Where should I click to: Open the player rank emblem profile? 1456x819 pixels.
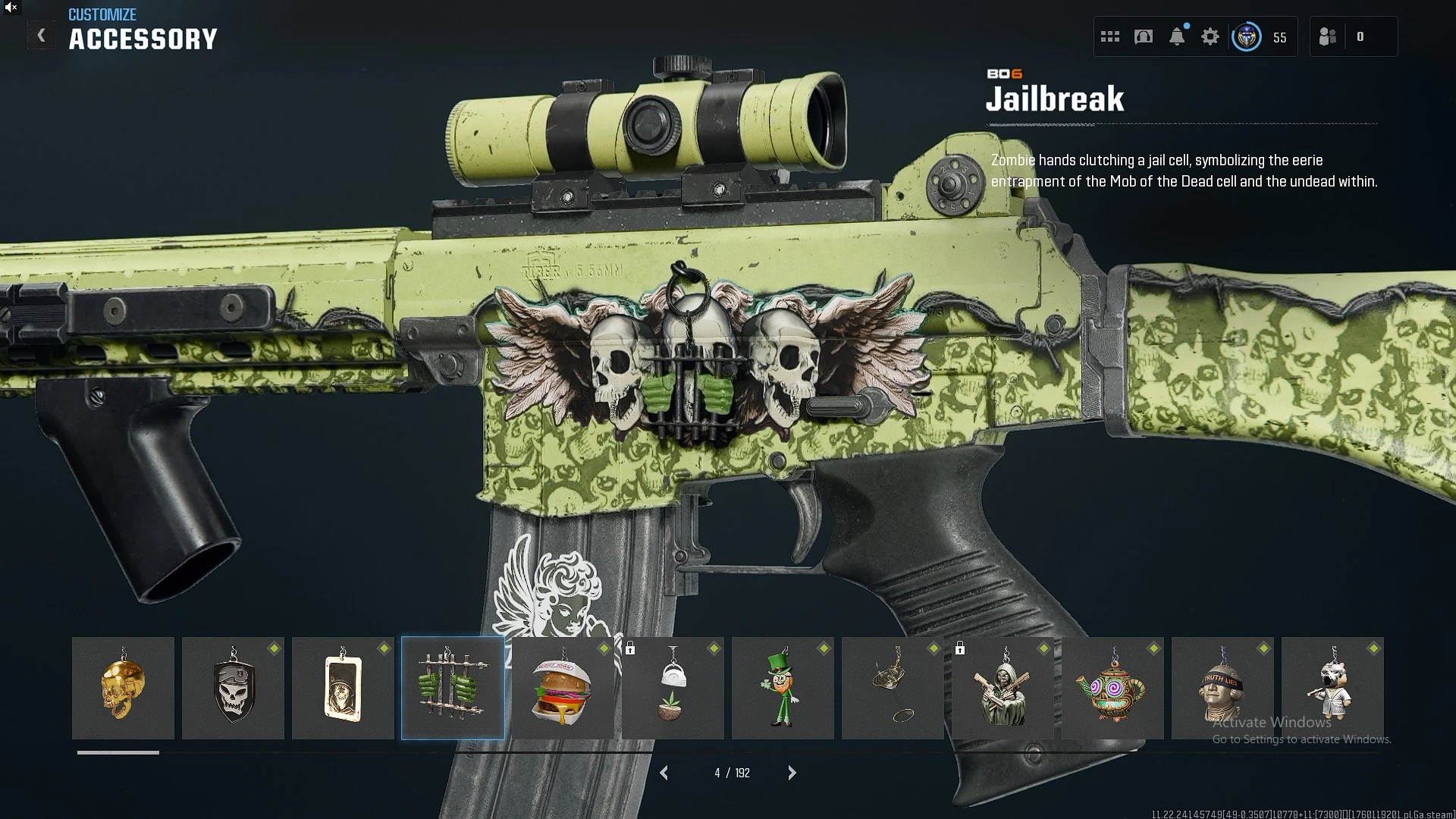tap(1247, 36)
